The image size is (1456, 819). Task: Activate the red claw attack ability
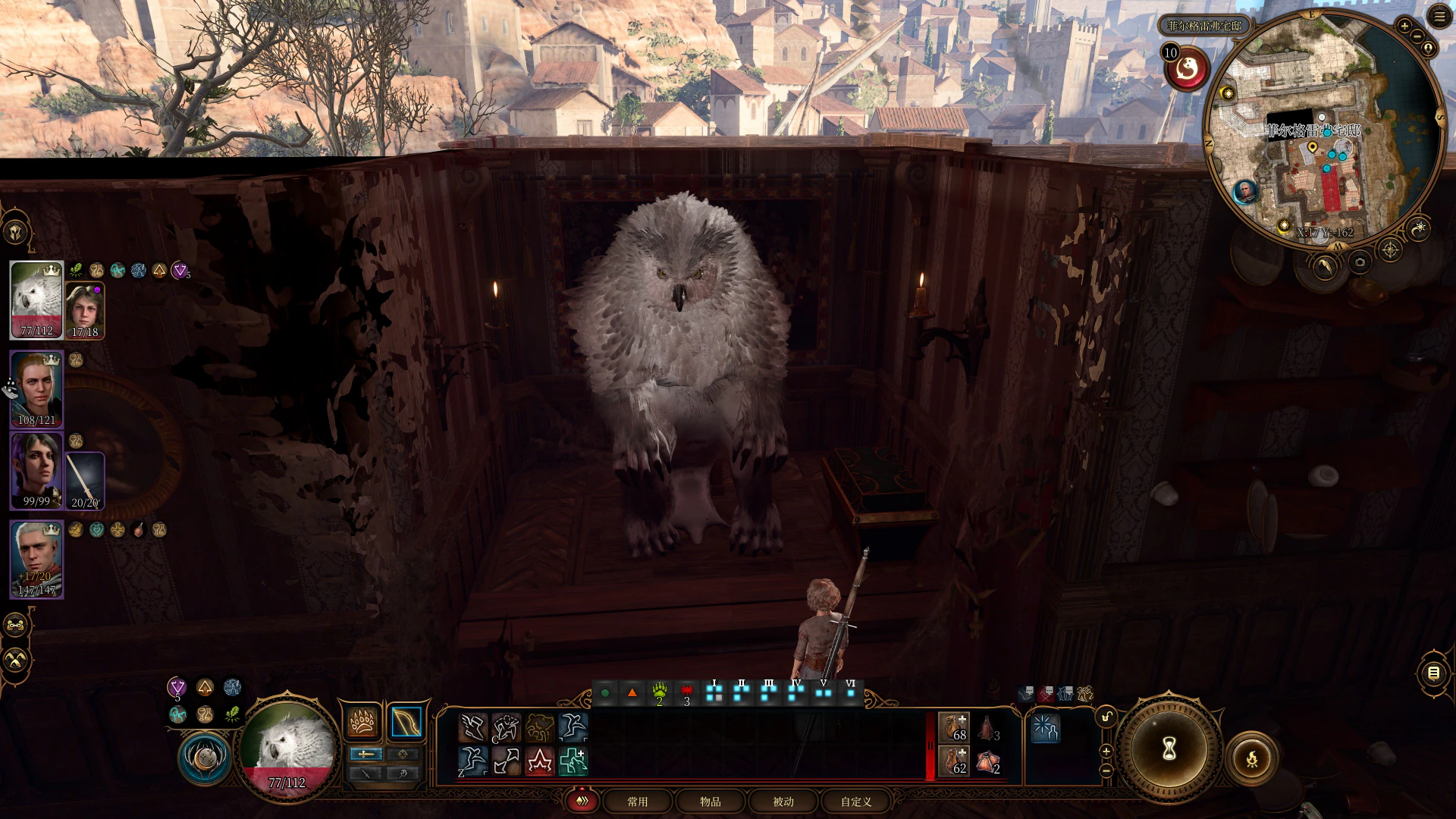(539, 761)
